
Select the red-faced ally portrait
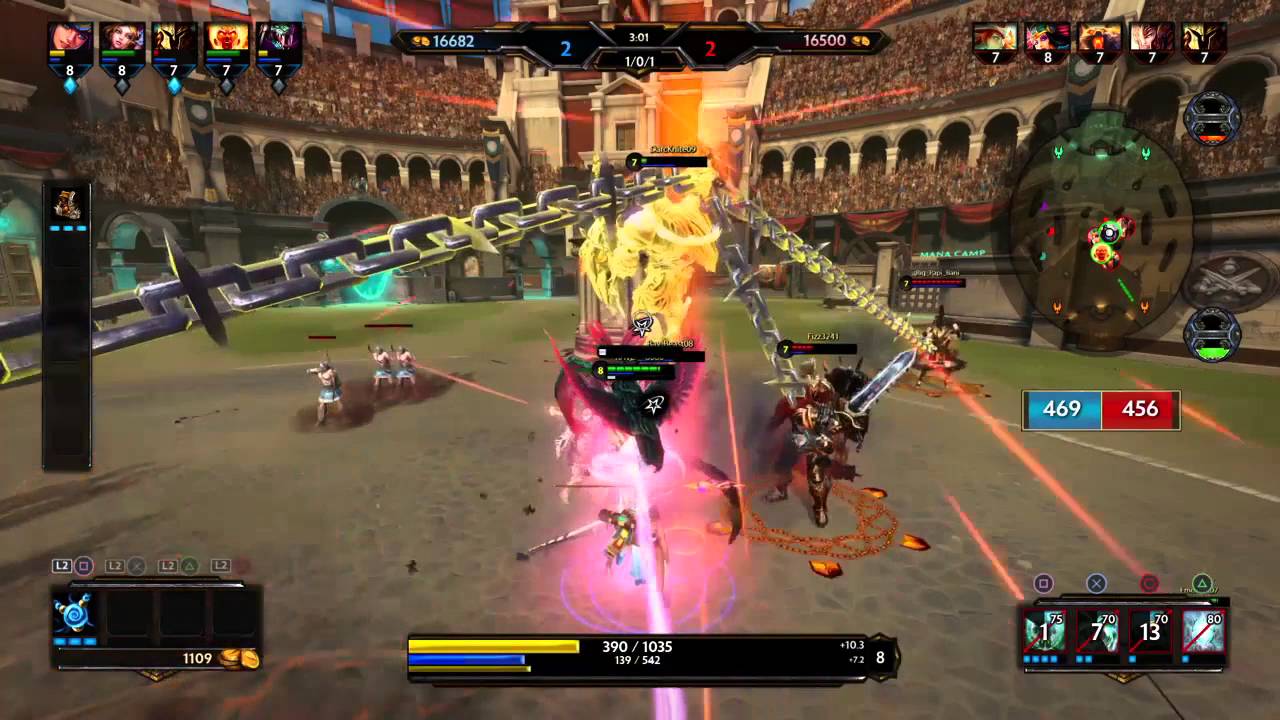(x=227, y=38)
